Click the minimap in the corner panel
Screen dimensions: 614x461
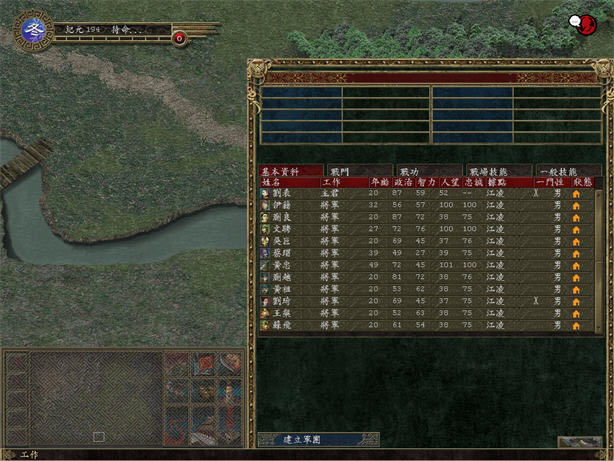pos(94,397)
